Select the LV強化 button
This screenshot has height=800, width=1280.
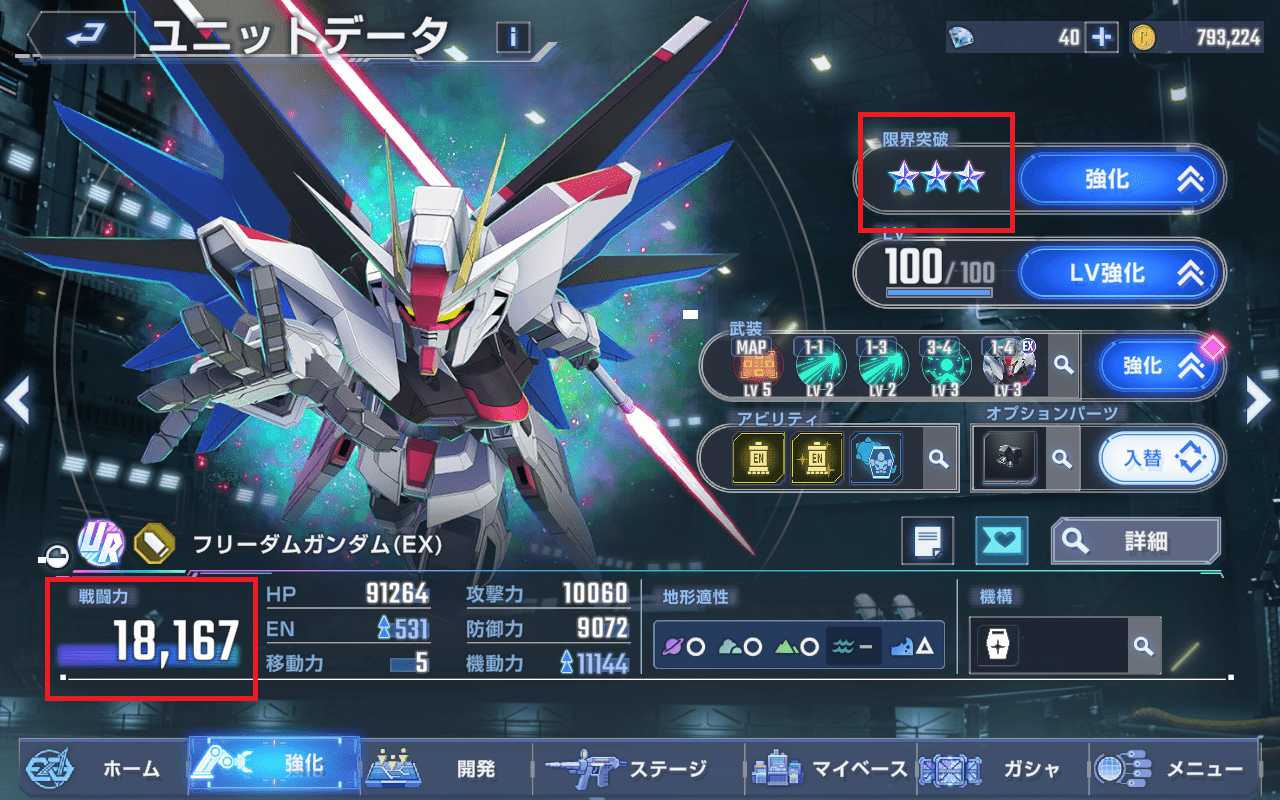click(x=1121, y=272)
